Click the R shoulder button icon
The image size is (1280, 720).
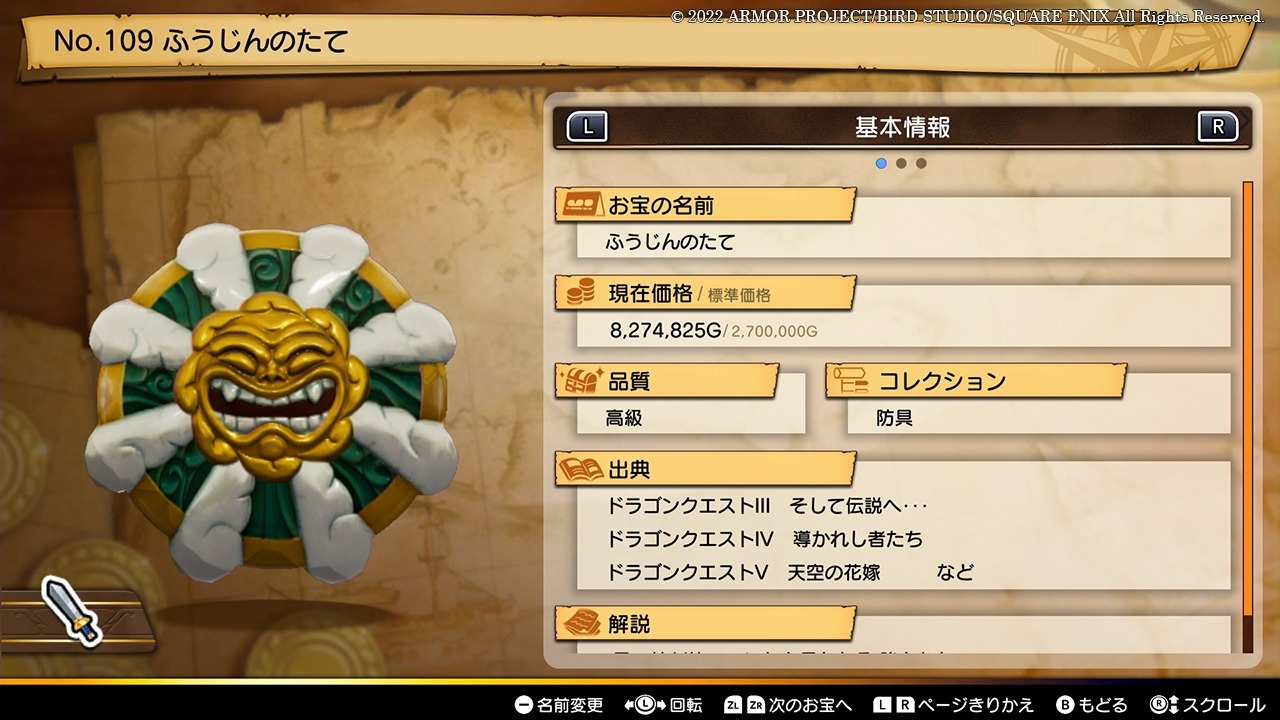pos(1217,126)
